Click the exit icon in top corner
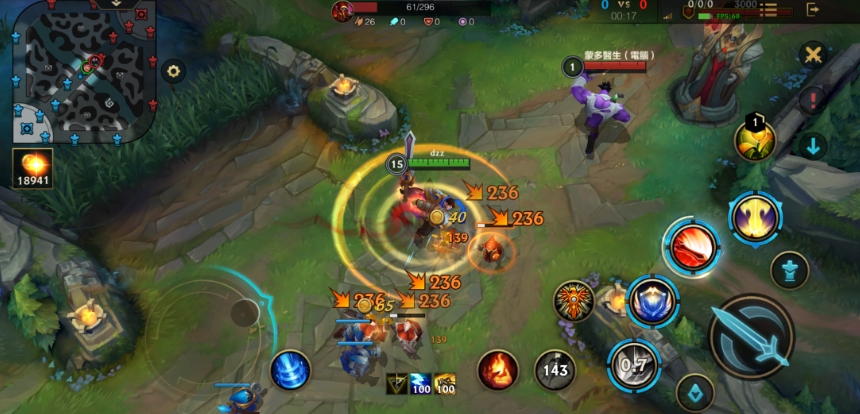Image resolution: width=860 pixels, height=414 pixels. (814, 9)
